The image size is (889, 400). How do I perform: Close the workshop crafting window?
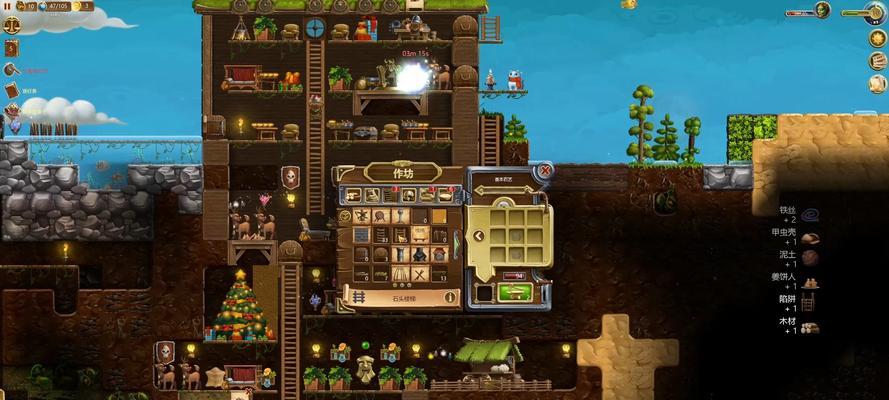[x=545, y=171]
